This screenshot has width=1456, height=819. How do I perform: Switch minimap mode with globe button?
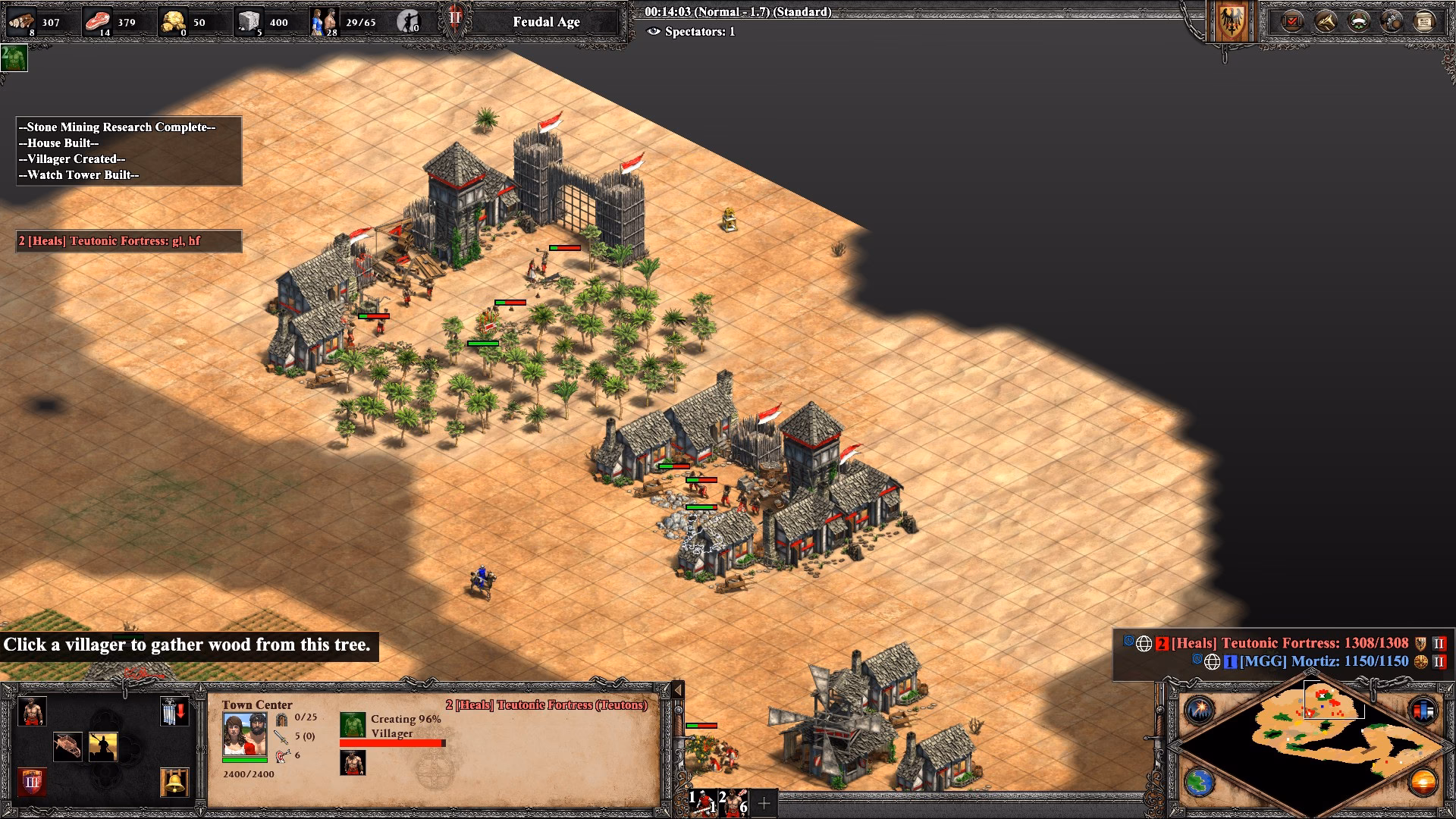[1200, 782]
